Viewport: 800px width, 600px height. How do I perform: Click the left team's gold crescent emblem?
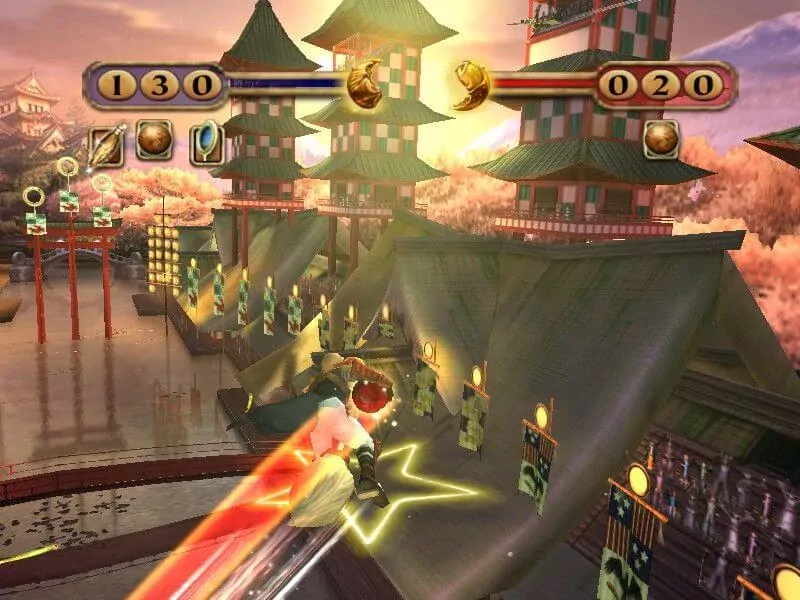365,87
